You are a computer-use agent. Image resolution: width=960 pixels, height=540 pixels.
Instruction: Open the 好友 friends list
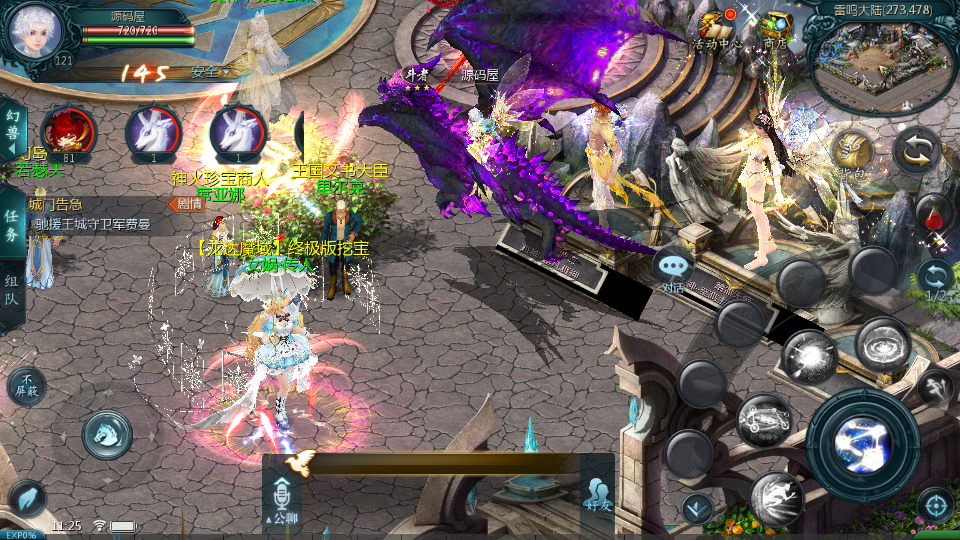coord(598,494)
